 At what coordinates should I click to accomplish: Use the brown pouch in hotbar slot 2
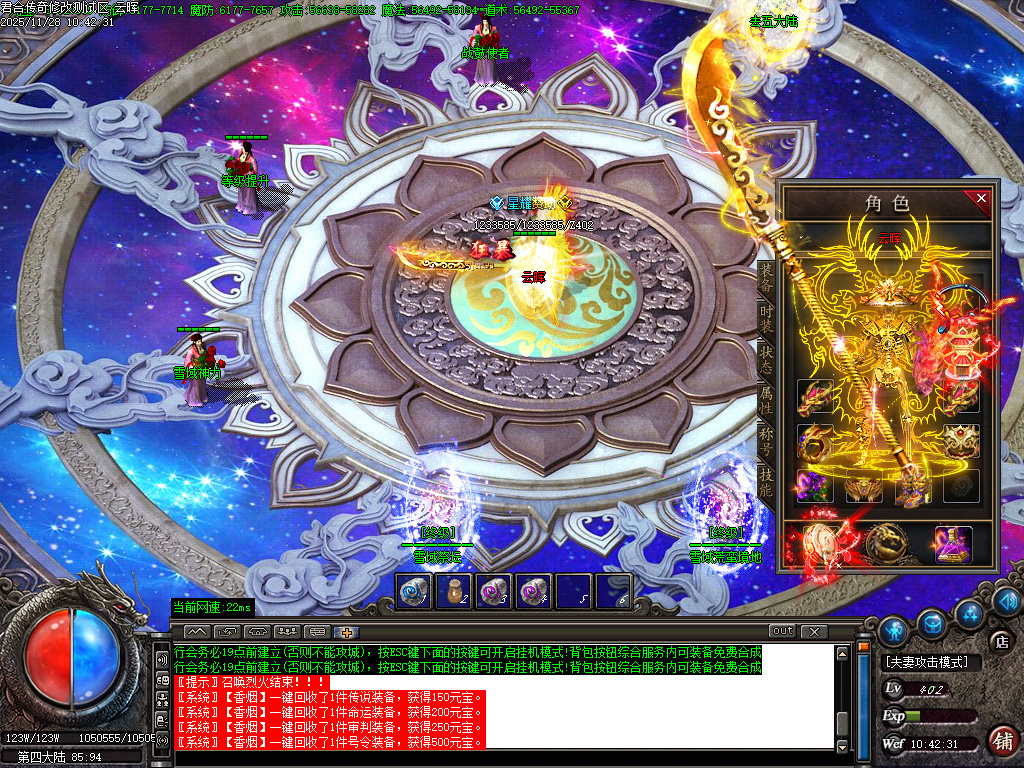(x=454, y=591)
